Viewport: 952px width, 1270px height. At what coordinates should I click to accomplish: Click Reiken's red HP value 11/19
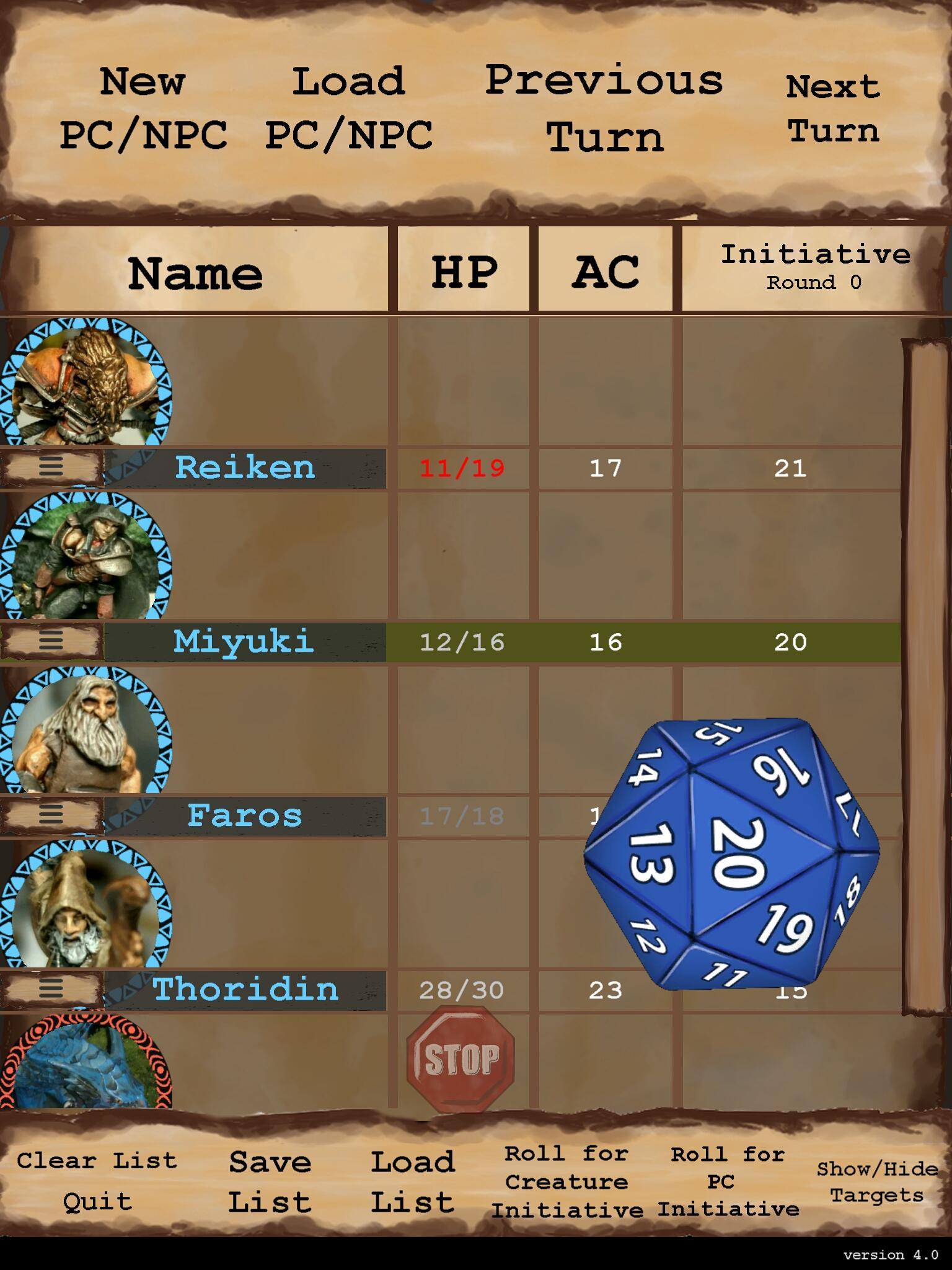(462, 469)
